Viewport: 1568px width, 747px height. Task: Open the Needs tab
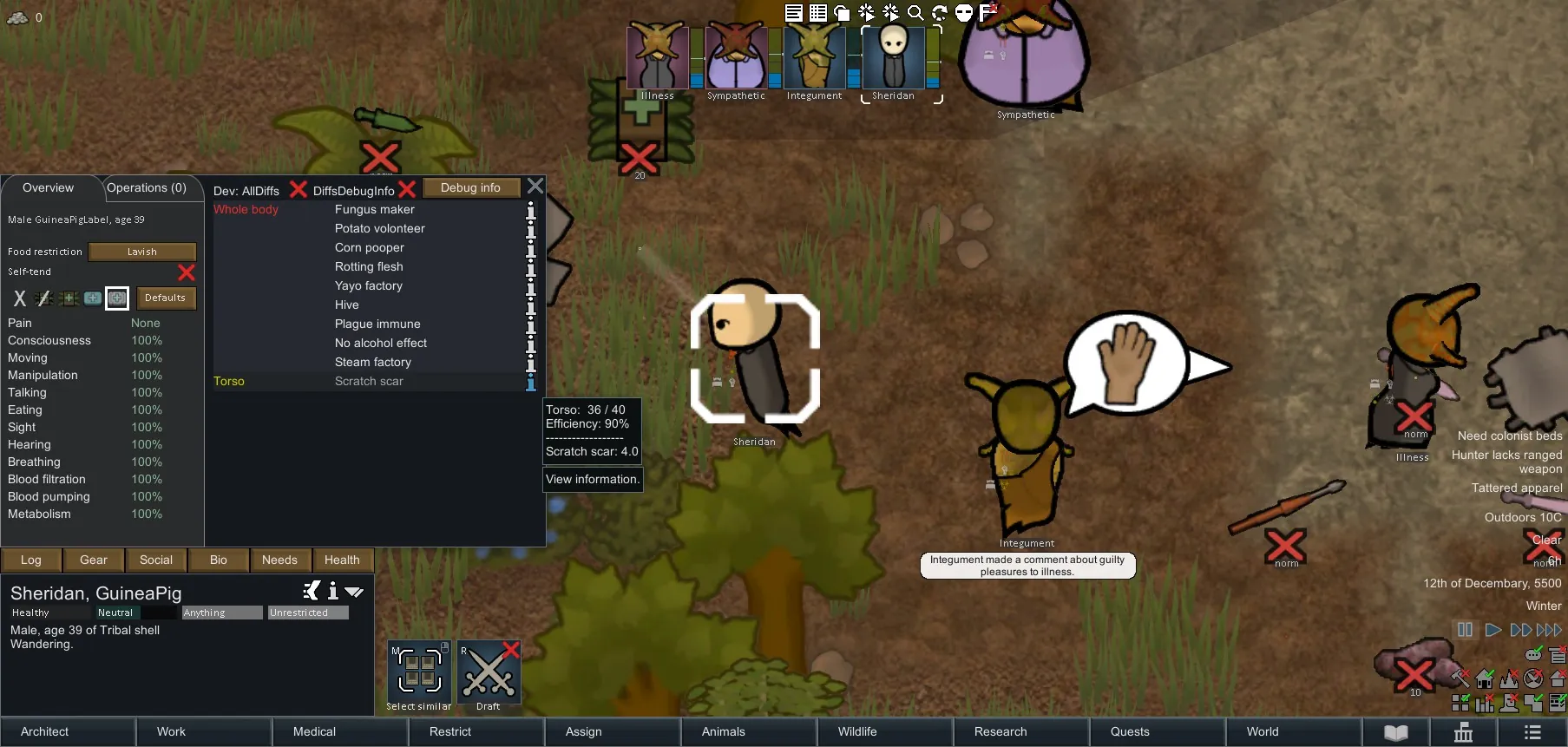coord(279,560)
